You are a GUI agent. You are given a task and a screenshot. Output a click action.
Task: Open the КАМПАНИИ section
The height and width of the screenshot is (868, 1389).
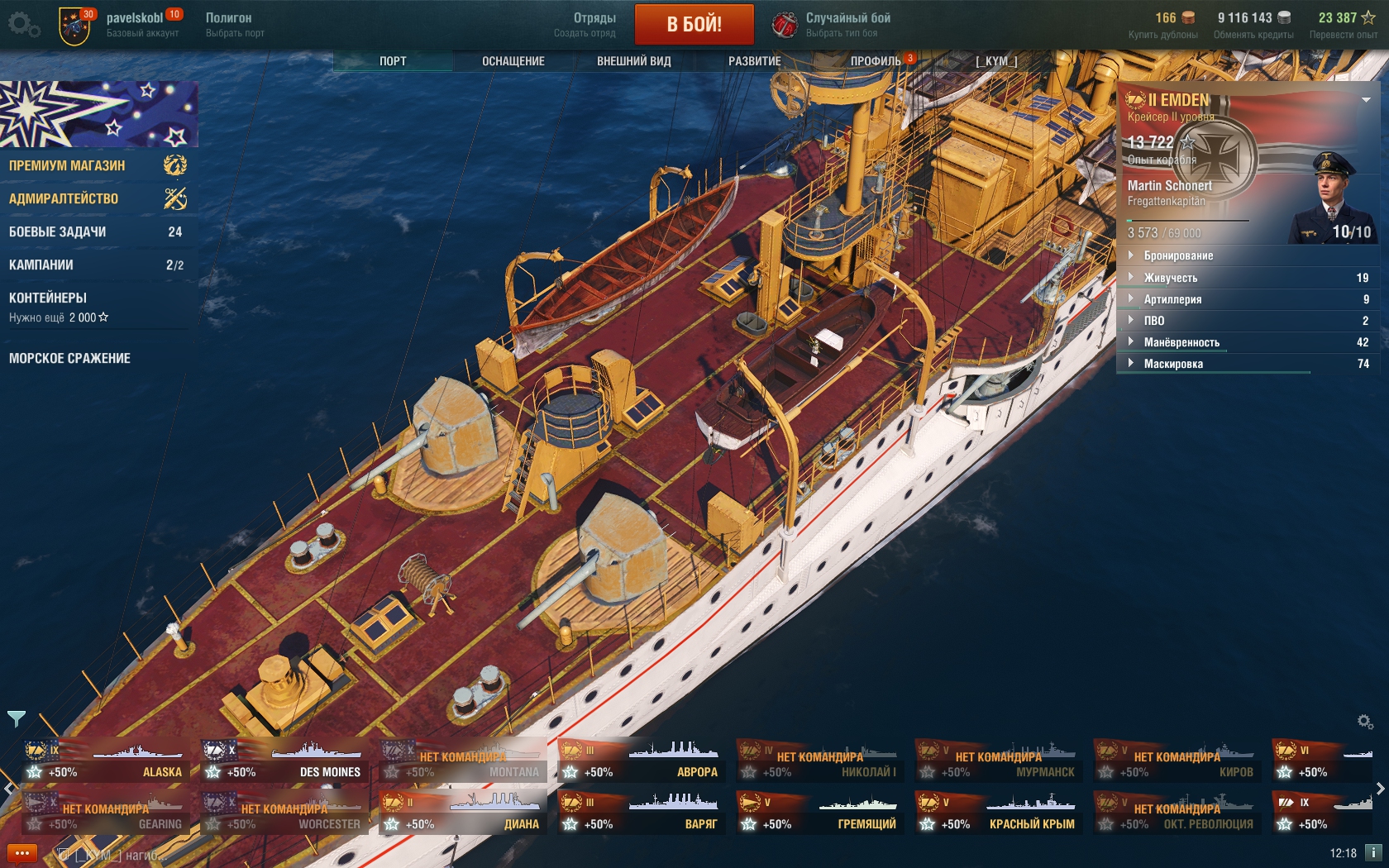[41, 265]
